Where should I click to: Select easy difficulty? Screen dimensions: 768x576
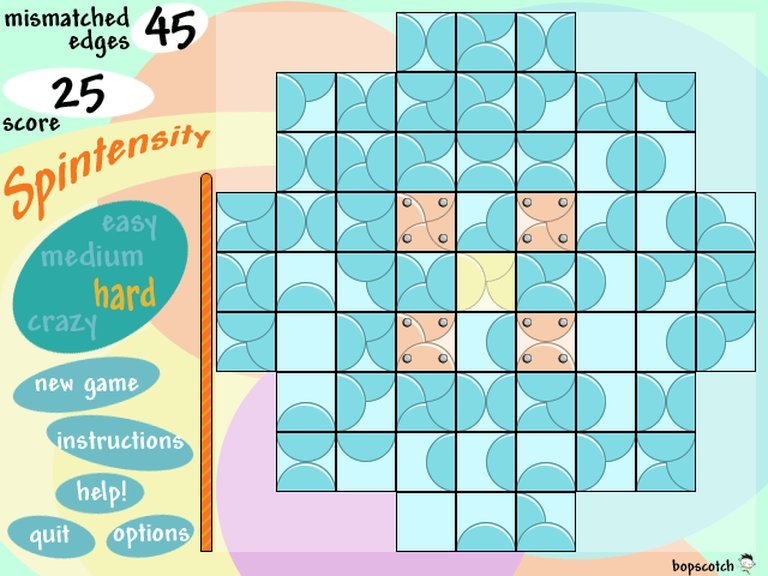pyautogui.click(x=130, y=223)
